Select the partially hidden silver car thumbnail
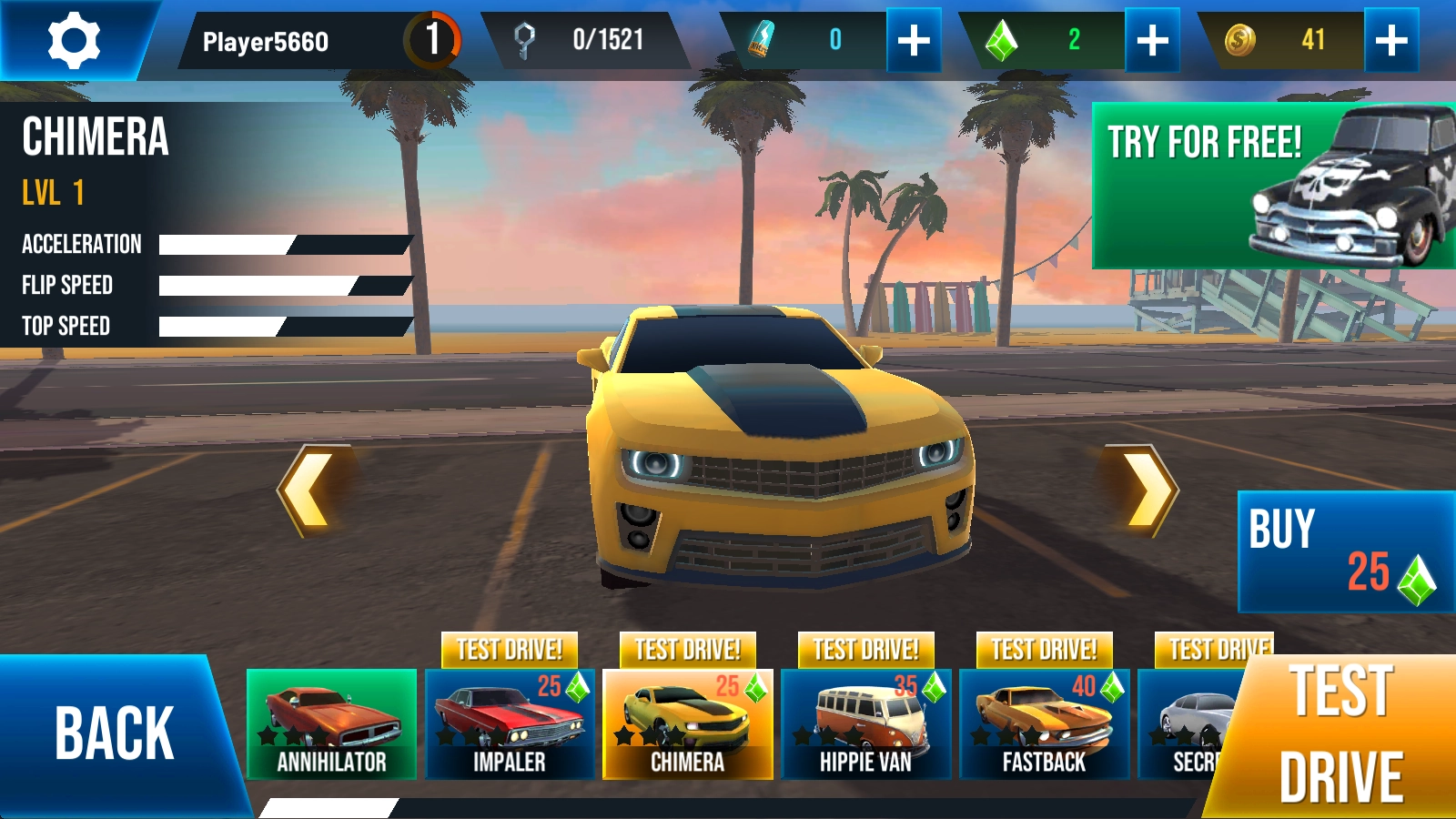The height and width of the screenshot is (819, 1456). pyautogui.click(x=1188, y=724)
